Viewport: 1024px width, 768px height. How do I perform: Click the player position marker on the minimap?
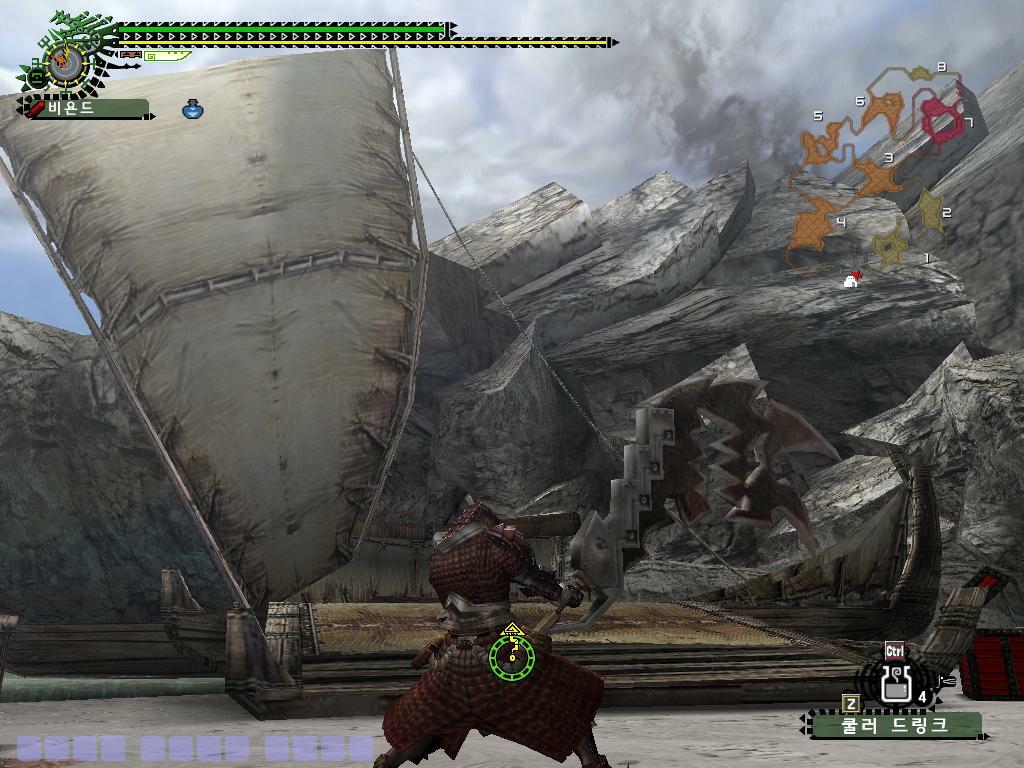click(851, 280)
